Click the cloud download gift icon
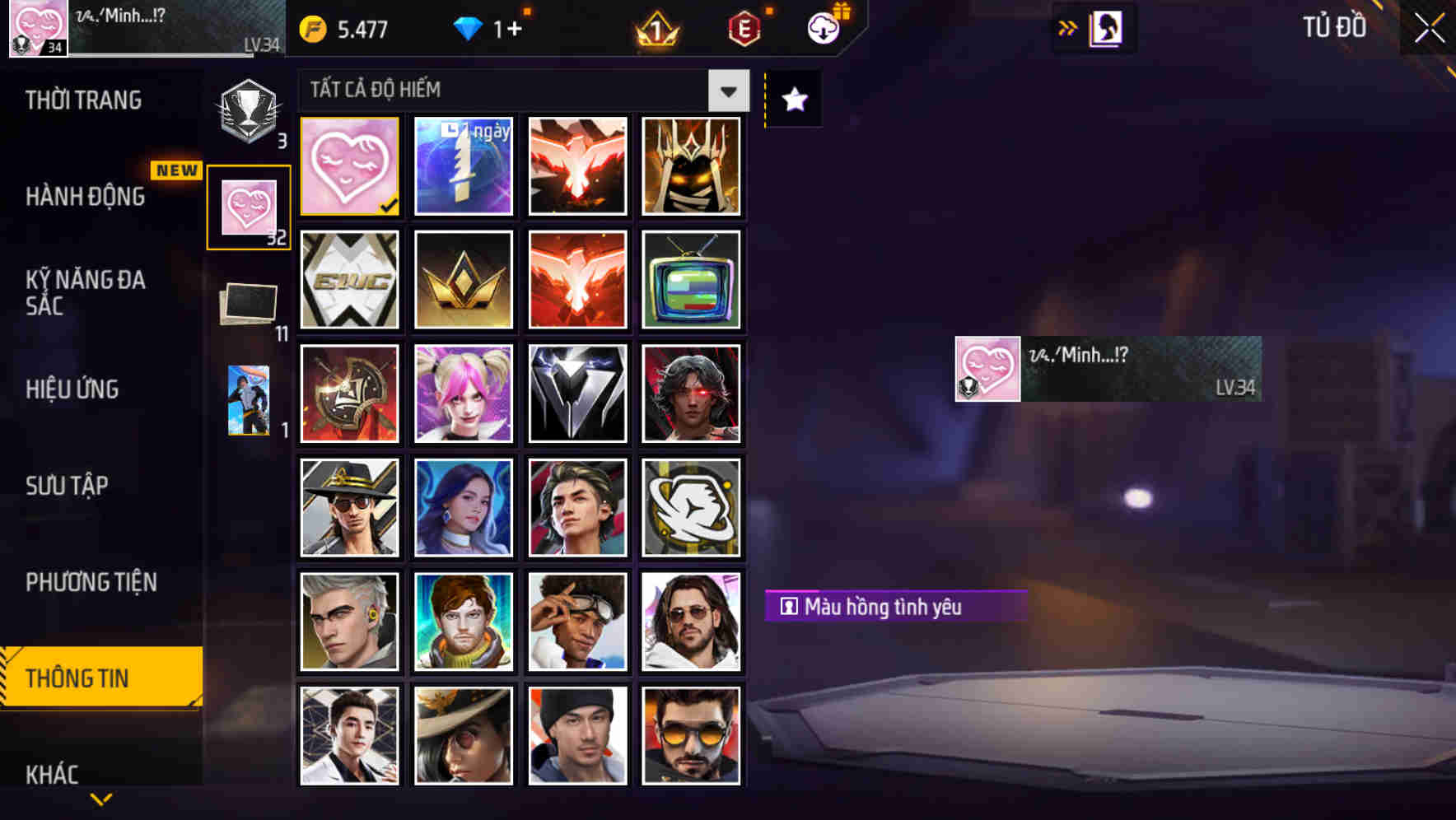The height and width of the screenshot is (820, 1456). [x=823, y=27]
